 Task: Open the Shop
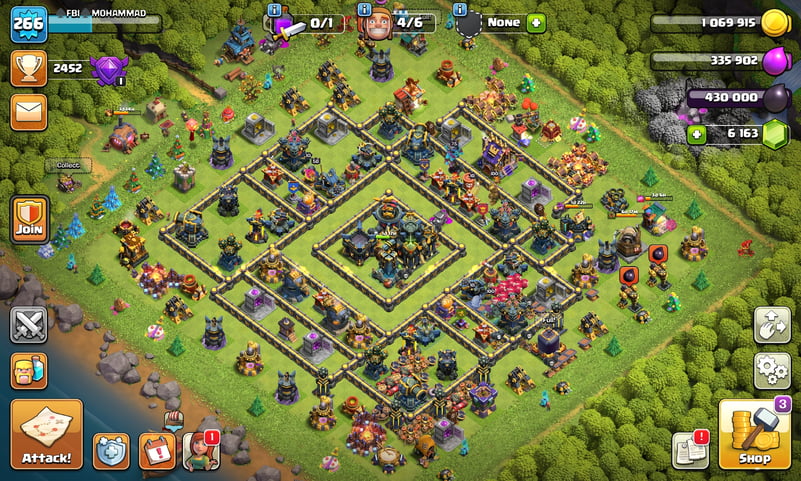pos(753,435)
